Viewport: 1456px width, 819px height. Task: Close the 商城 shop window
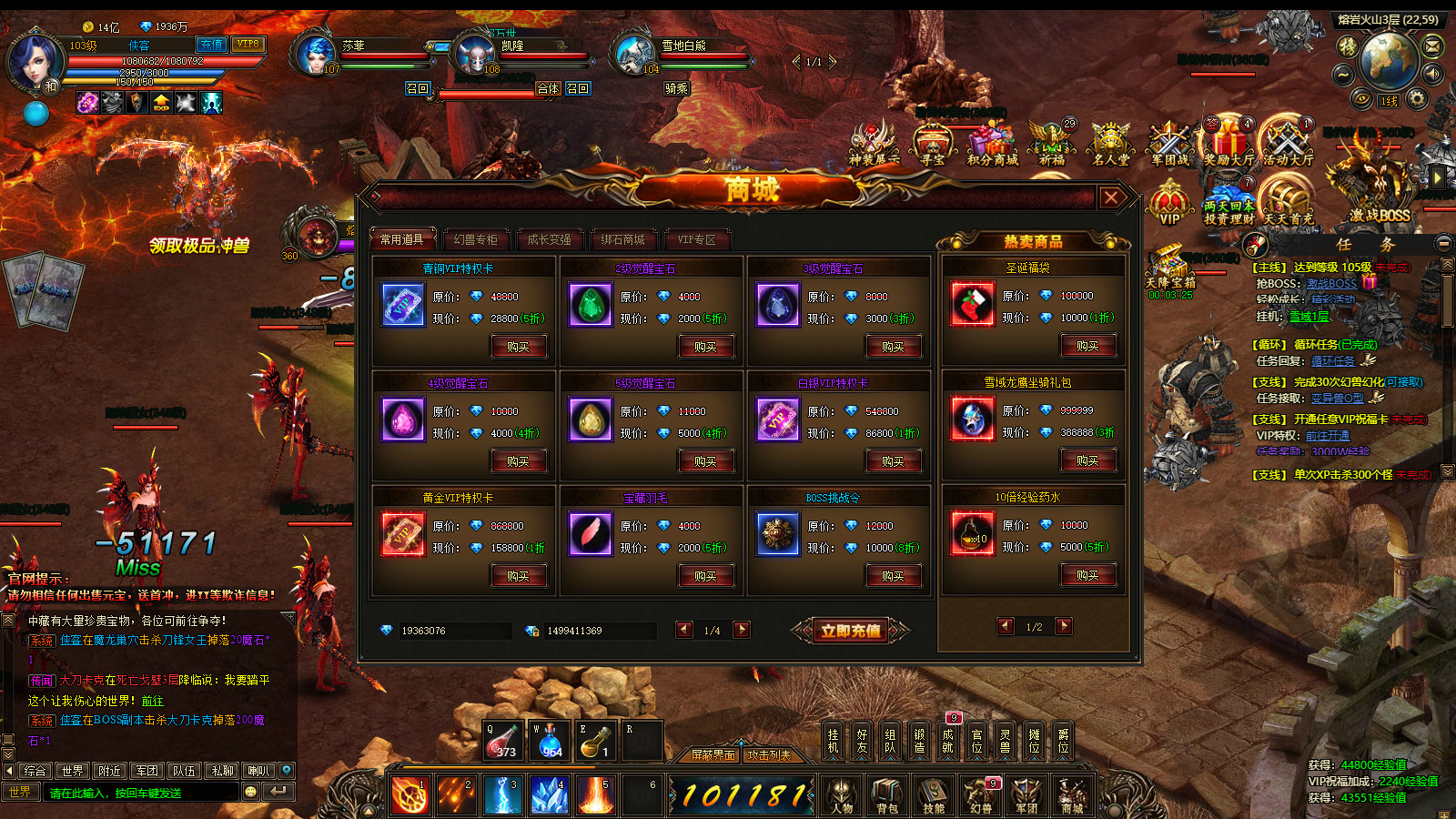1111,197
